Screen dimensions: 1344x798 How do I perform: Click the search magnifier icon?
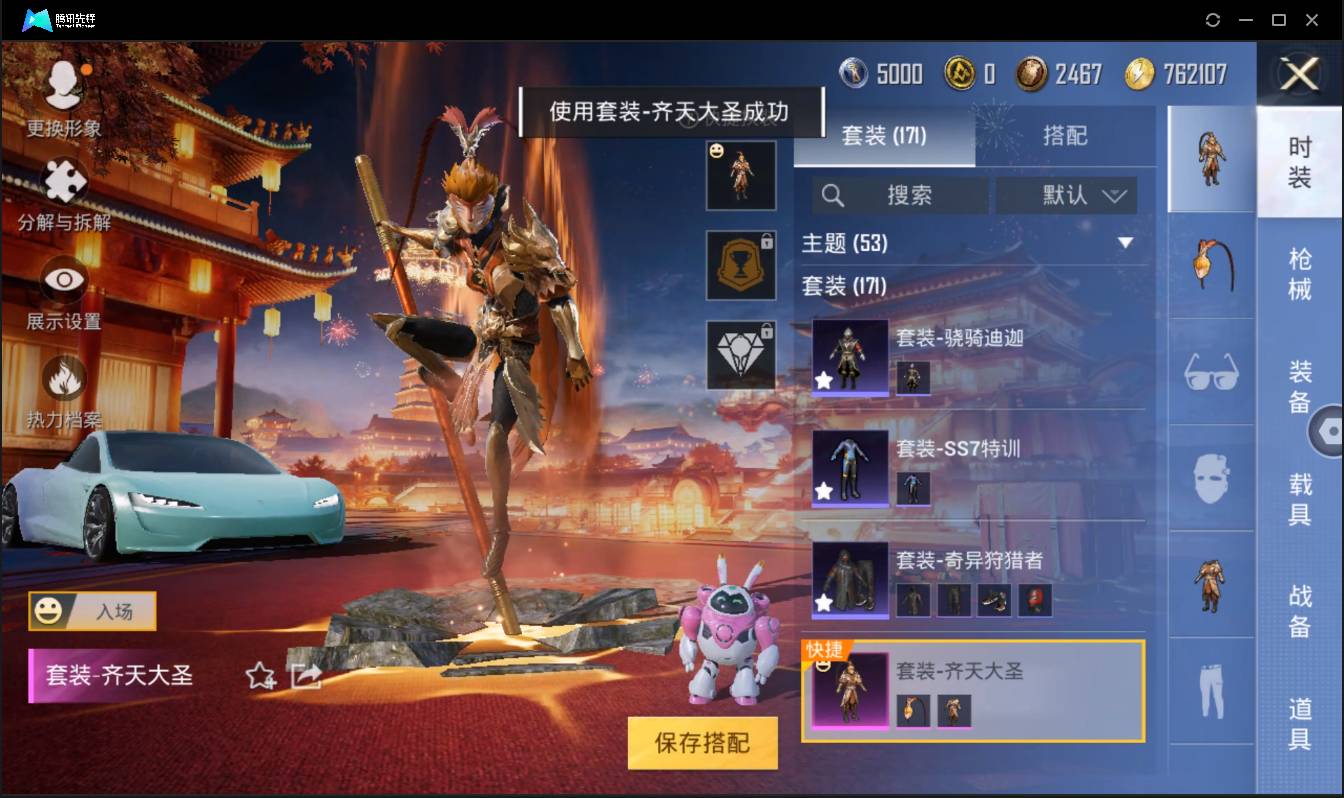[833, 195]
